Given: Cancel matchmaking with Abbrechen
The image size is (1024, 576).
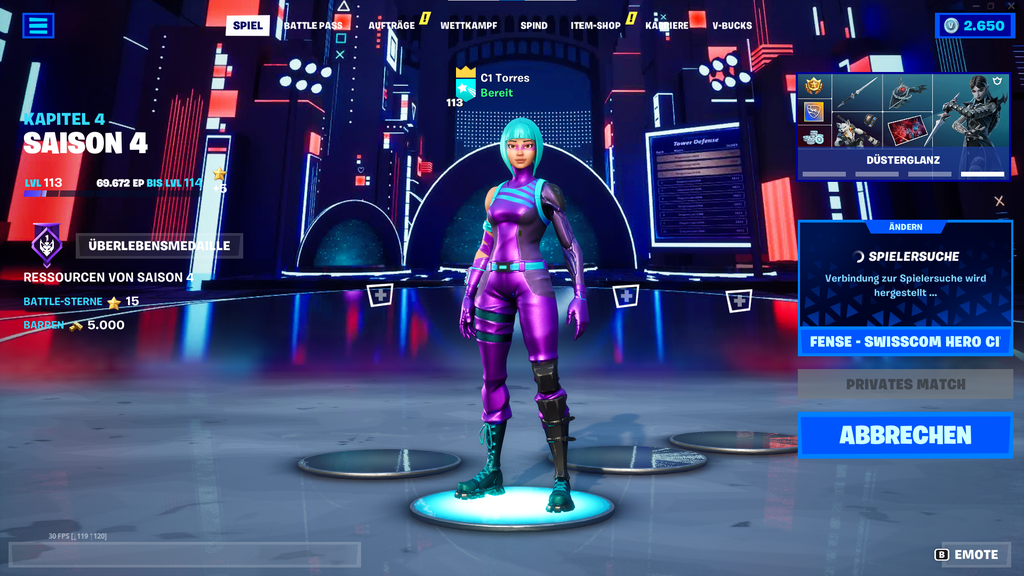Looking at the screenshot, I should [x=904, y=435].
